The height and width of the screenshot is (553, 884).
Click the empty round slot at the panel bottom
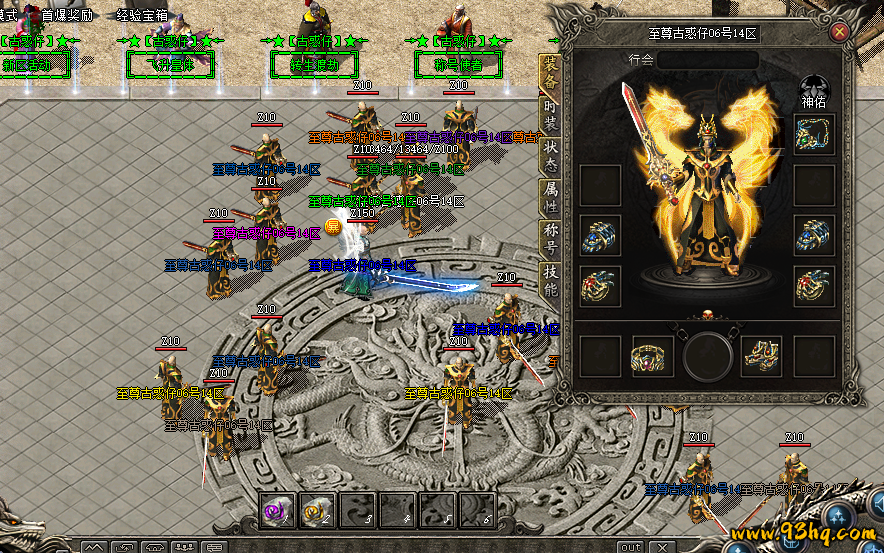click(x=708, y=356)
